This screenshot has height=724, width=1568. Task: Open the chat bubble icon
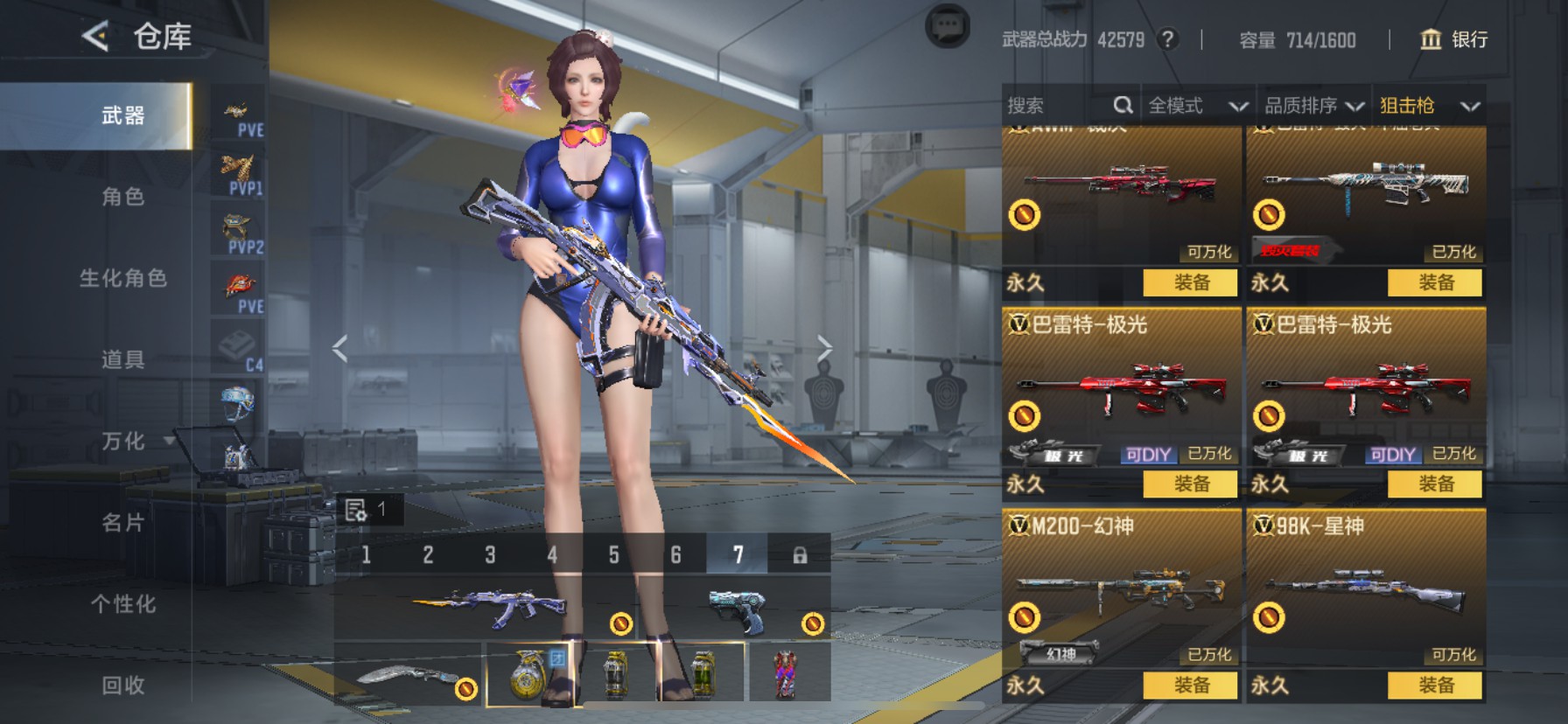coord(947,27)
